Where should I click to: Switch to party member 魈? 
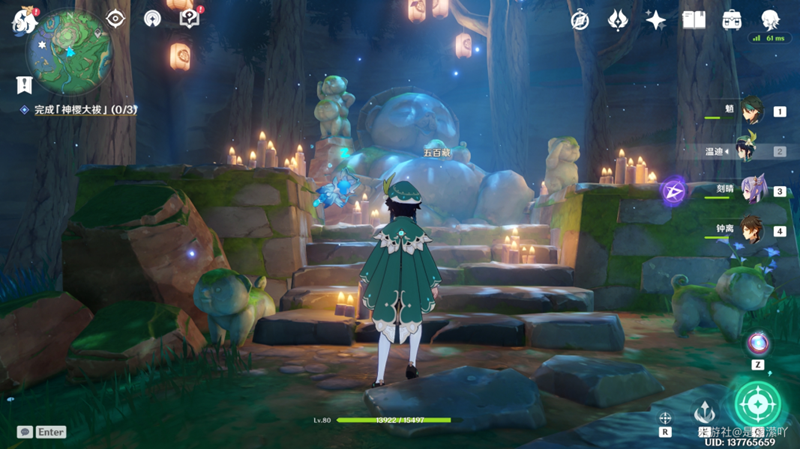click(750, 113)
